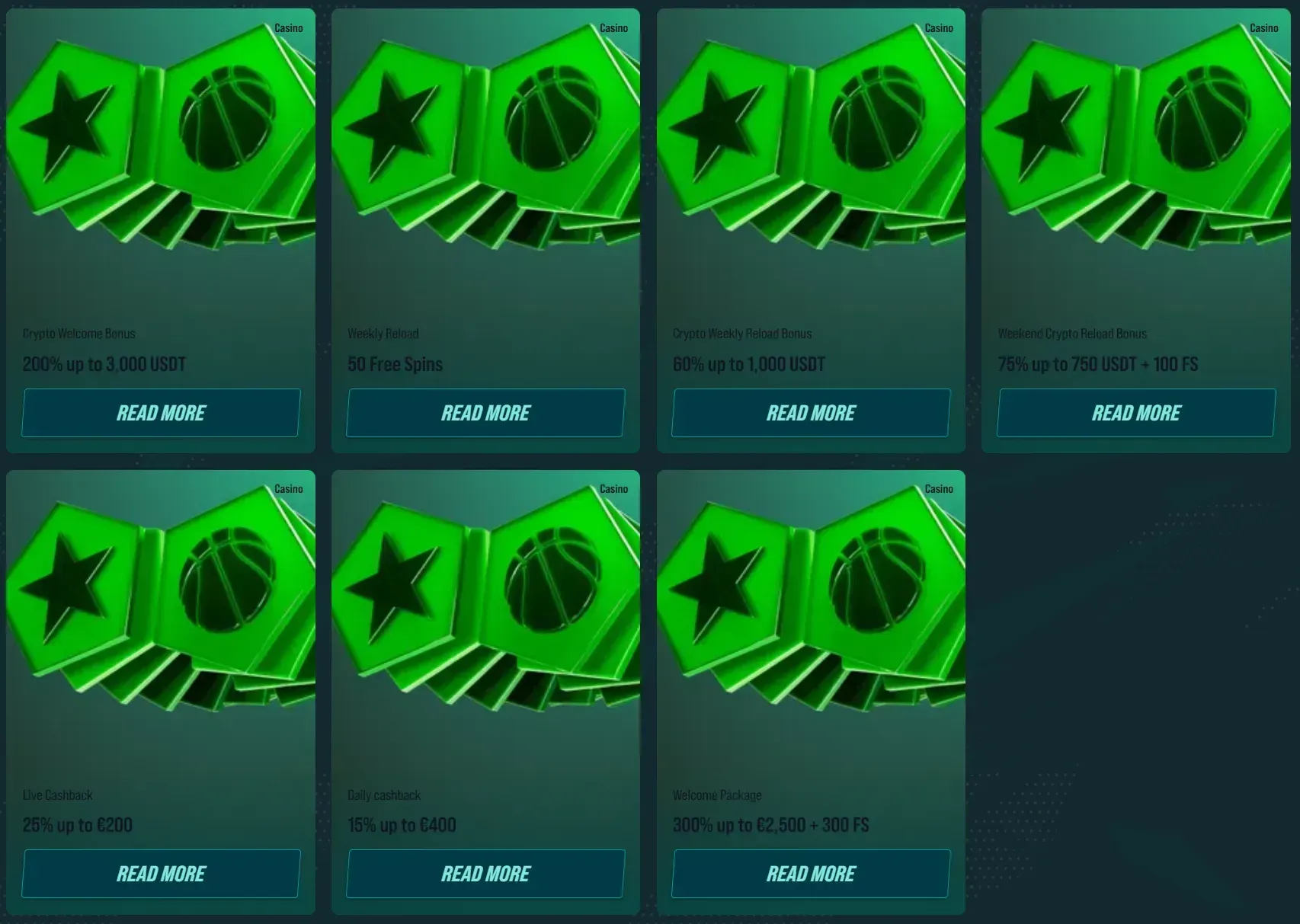Open the Weekly Reload promotion title
1300x924 pixels.
[x=383, y=333]
